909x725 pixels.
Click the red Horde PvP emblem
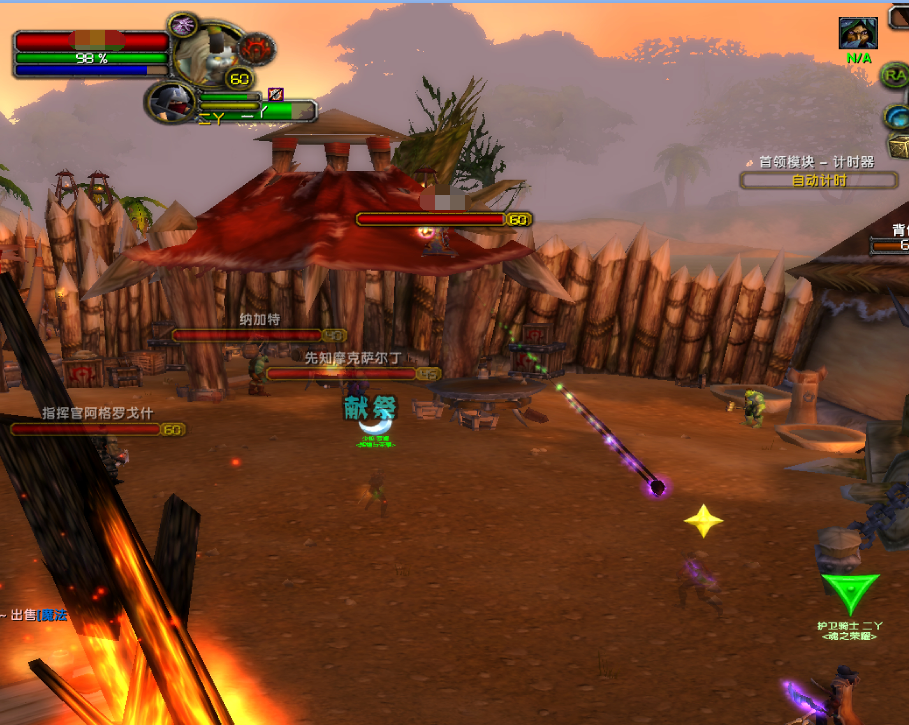[x=257, y=47]
